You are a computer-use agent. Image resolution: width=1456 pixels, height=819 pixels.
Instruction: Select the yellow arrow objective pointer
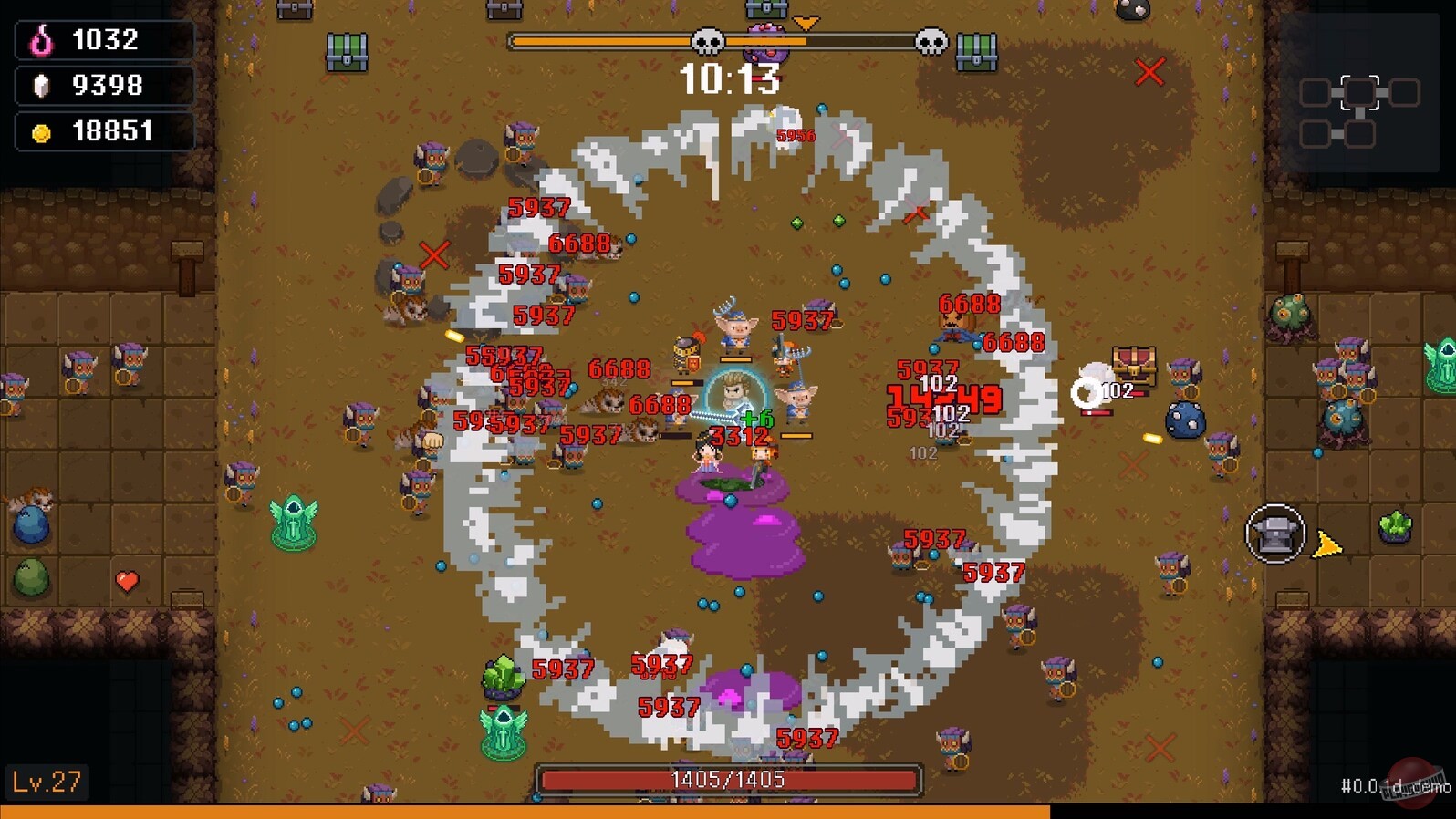click(x=1328, y=544)
